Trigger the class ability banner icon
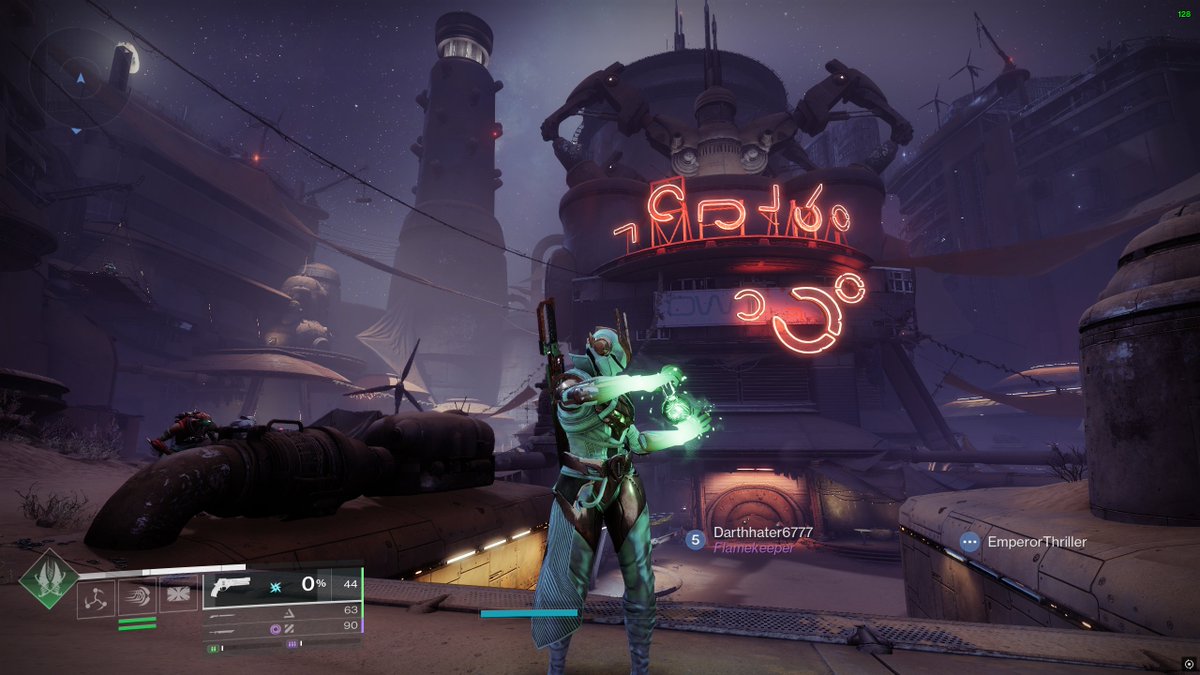This screenshot has height=675, width=1200. tap(178, 597)
